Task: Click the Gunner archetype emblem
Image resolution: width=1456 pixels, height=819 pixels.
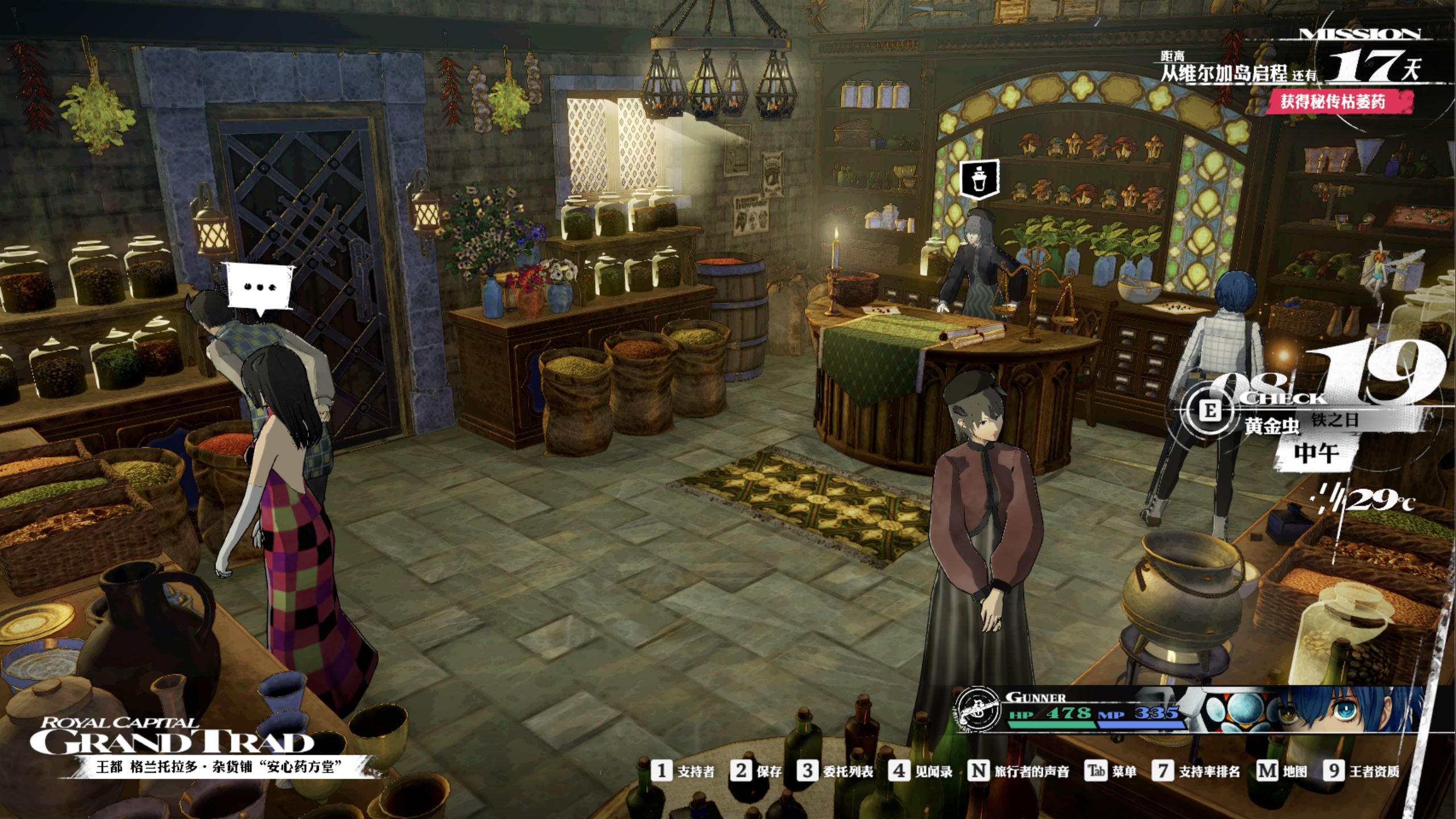Action: 977,709
